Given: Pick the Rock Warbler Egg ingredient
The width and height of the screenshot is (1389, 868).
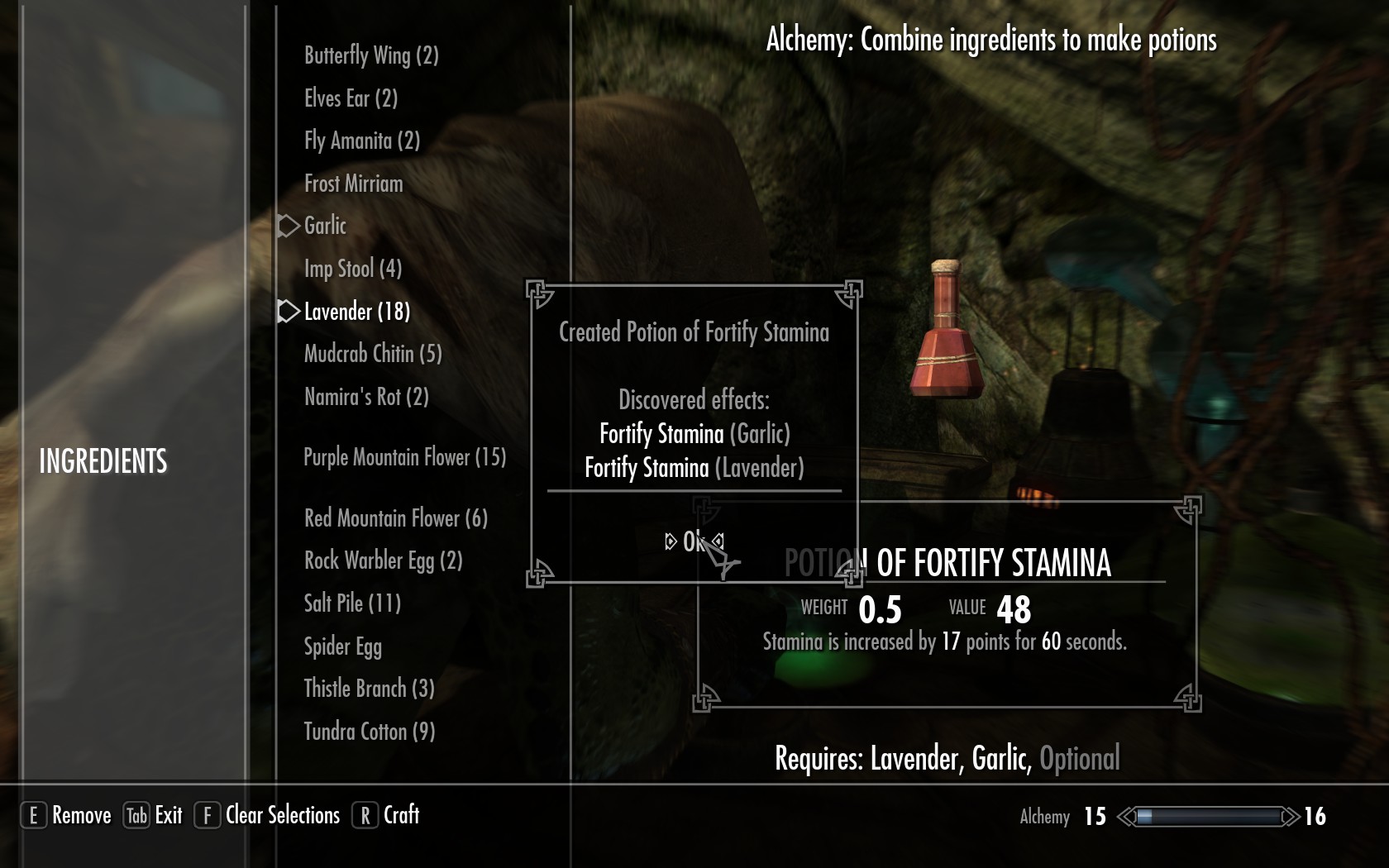Looking at the screenshot, I should (x=383, y=560).
